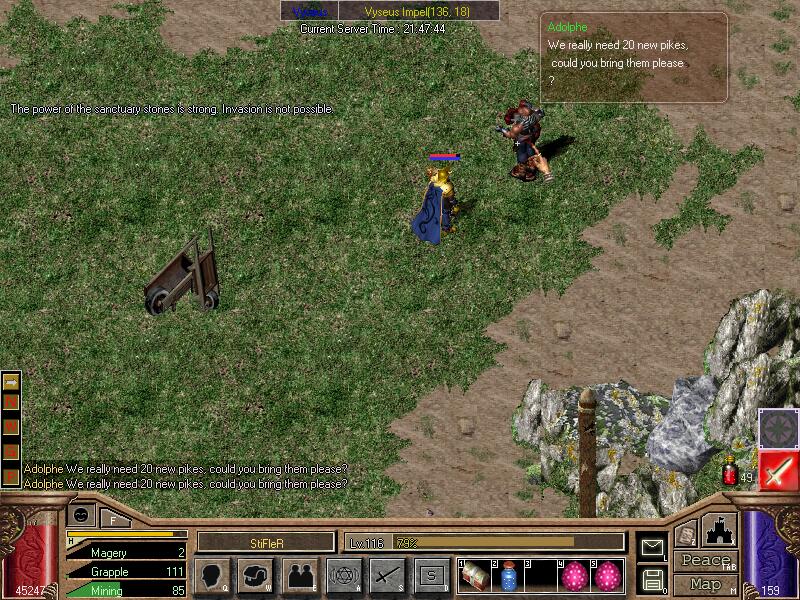Open the castle silhouette menu

pyautogui.click(x=721, y=529)
